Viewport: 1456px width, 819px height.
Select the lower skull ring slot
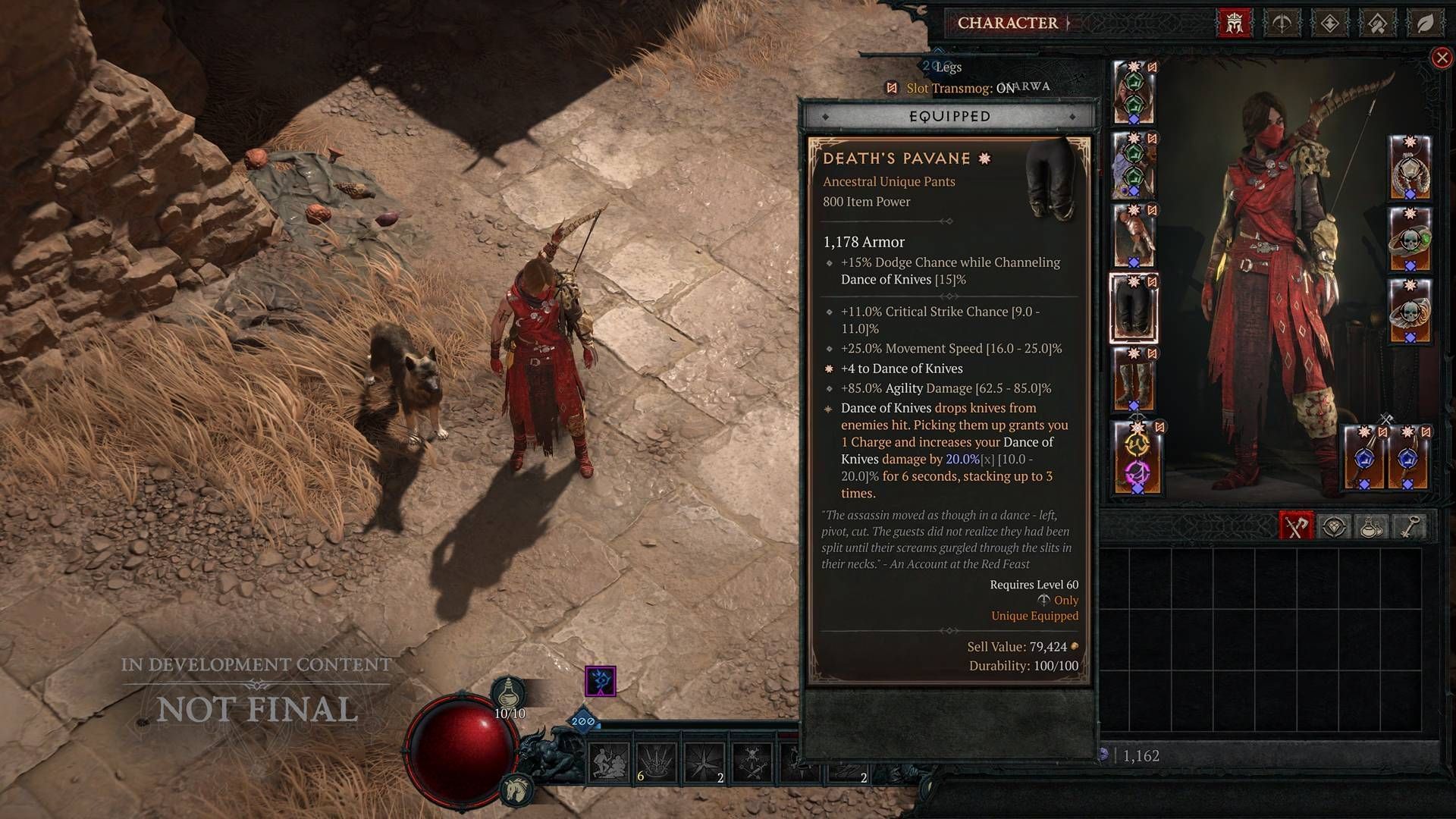coord(1410,311)
